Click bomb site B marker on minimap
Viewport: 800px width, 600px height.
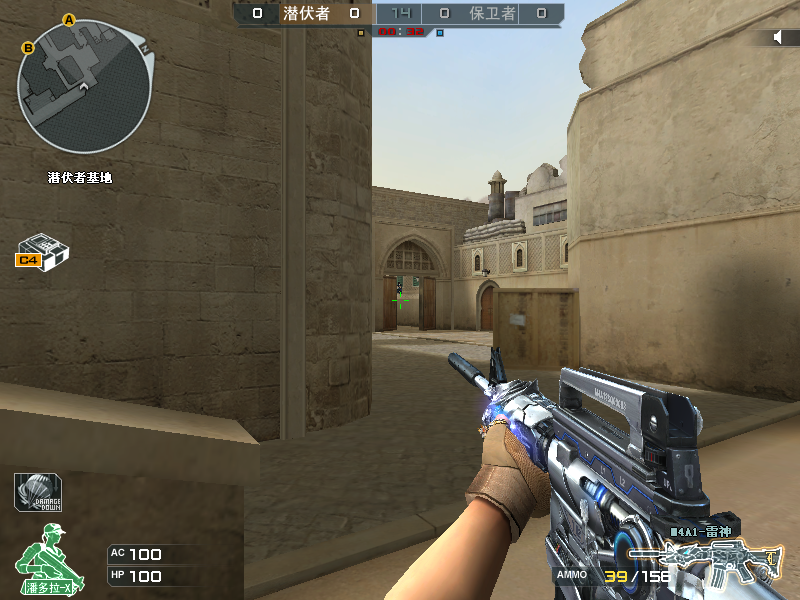point(28,47)
